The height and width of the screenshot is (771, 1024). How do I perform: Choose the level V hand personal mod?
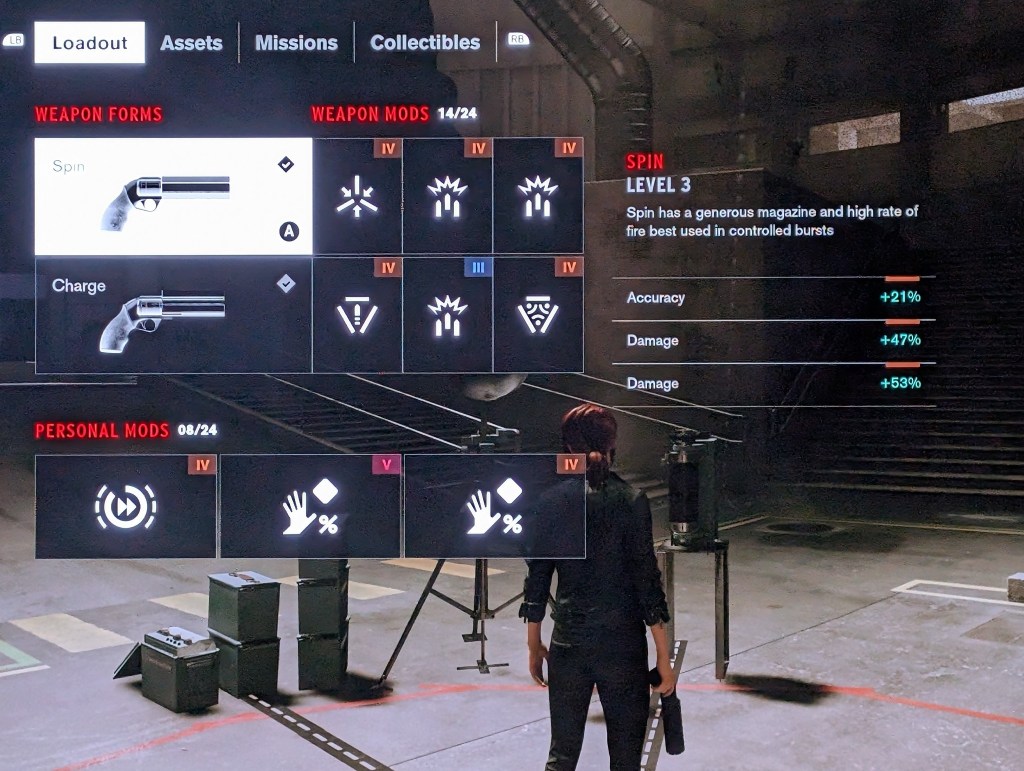click(x=311, y=506)
